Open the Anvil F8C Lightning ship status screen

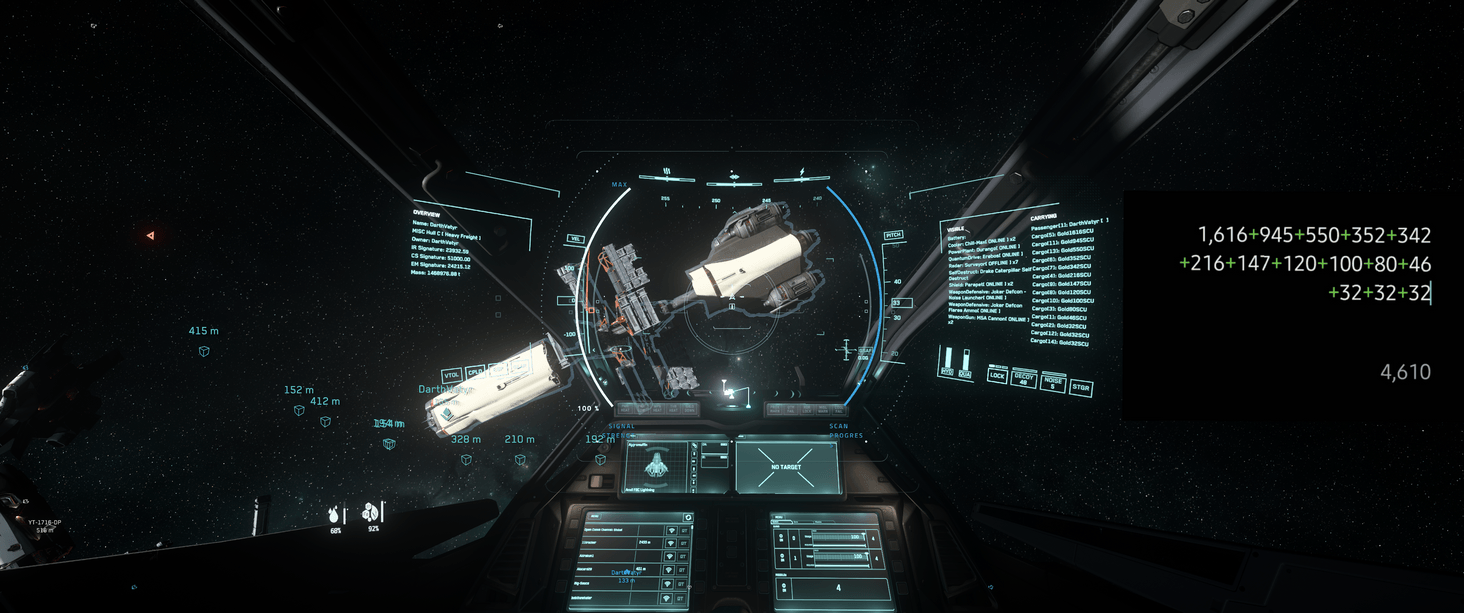pyautogui.click(x=656, y=467)
